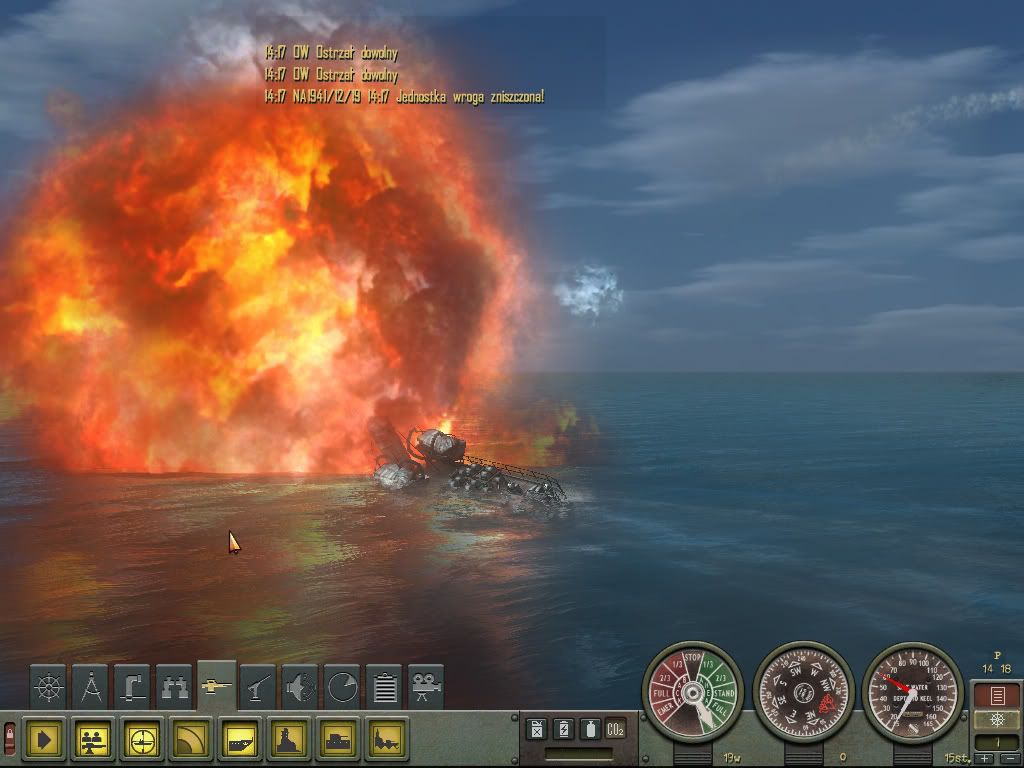Open the helm ship's wheel station
Screen dimensions: 1024x768
point(48,687)
